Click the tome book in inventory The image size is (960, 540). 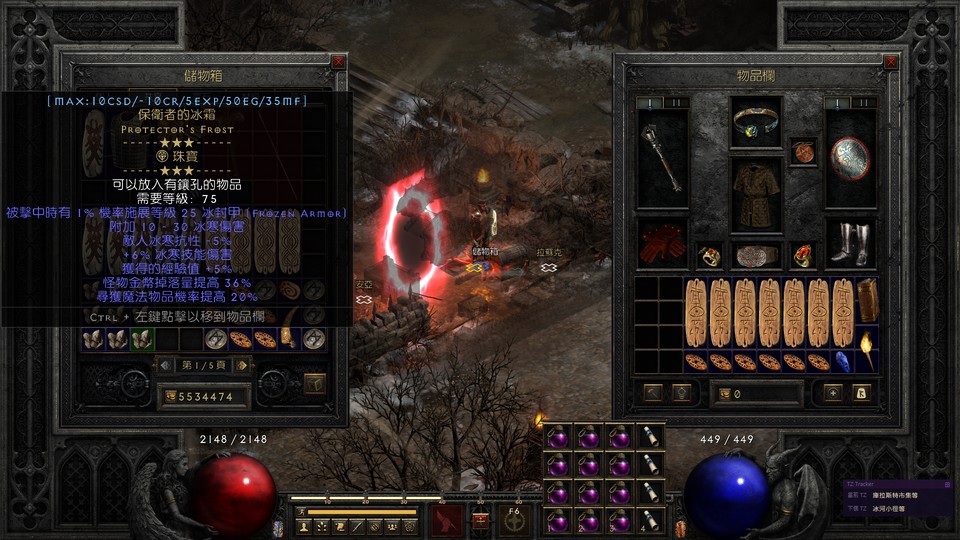(x=866, y=300)
